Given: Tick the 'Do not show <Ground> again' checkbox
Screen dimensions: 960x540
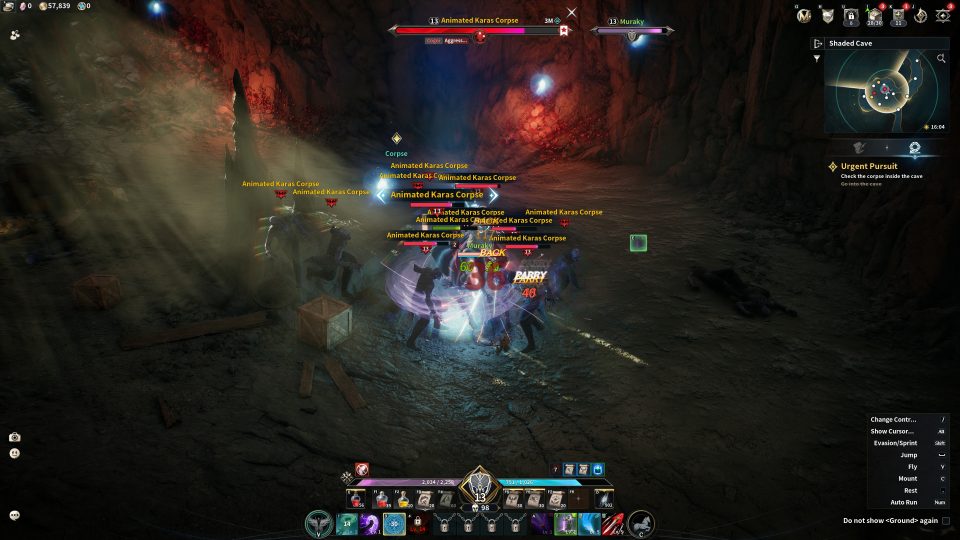Looking at the screenshot, I should point(946,520).
